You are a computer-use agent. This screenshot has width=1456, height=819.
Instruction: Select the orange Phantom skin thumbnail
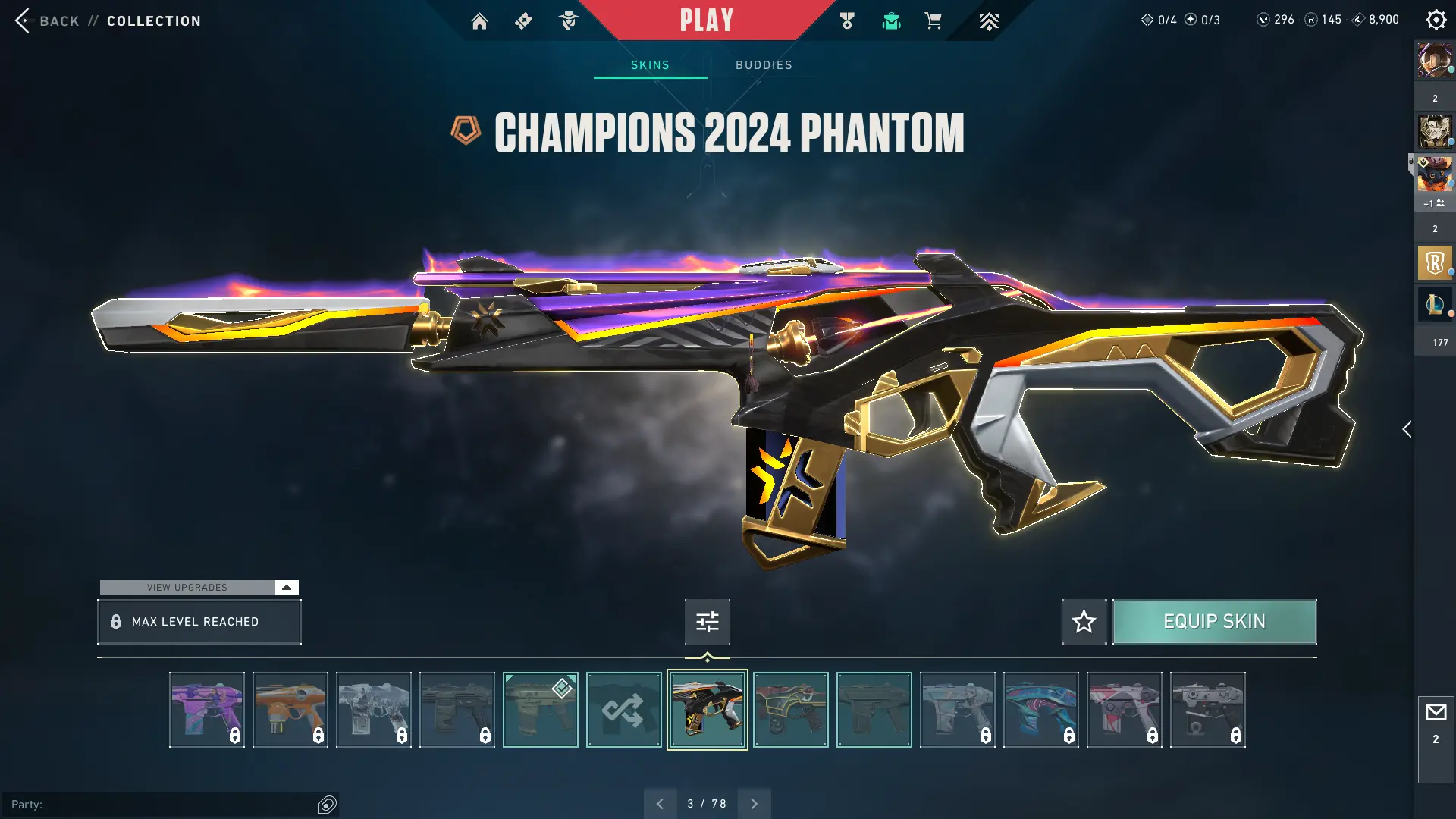point(290,710)
